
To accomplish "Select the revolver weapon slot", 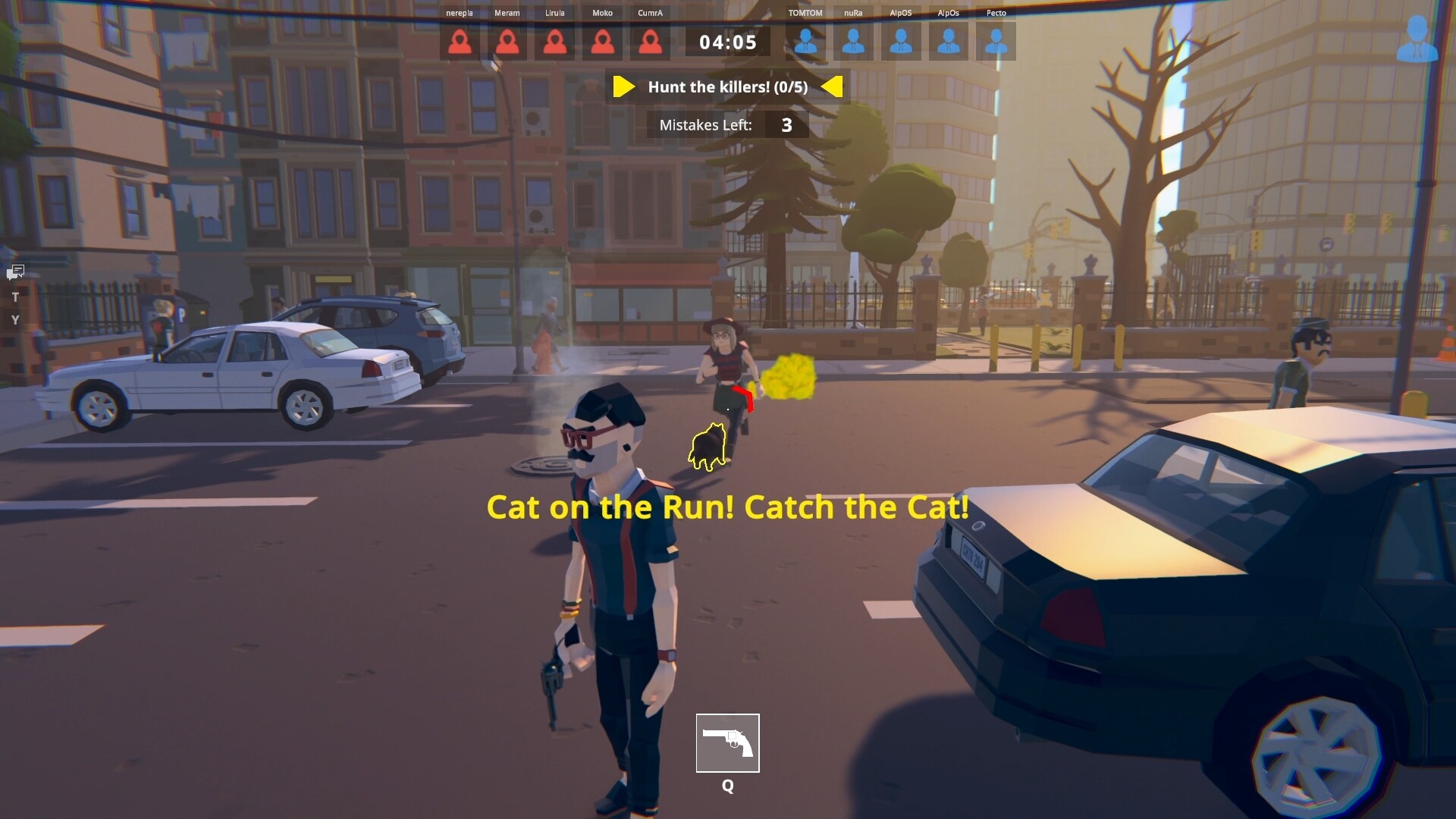I will [727, 742].
